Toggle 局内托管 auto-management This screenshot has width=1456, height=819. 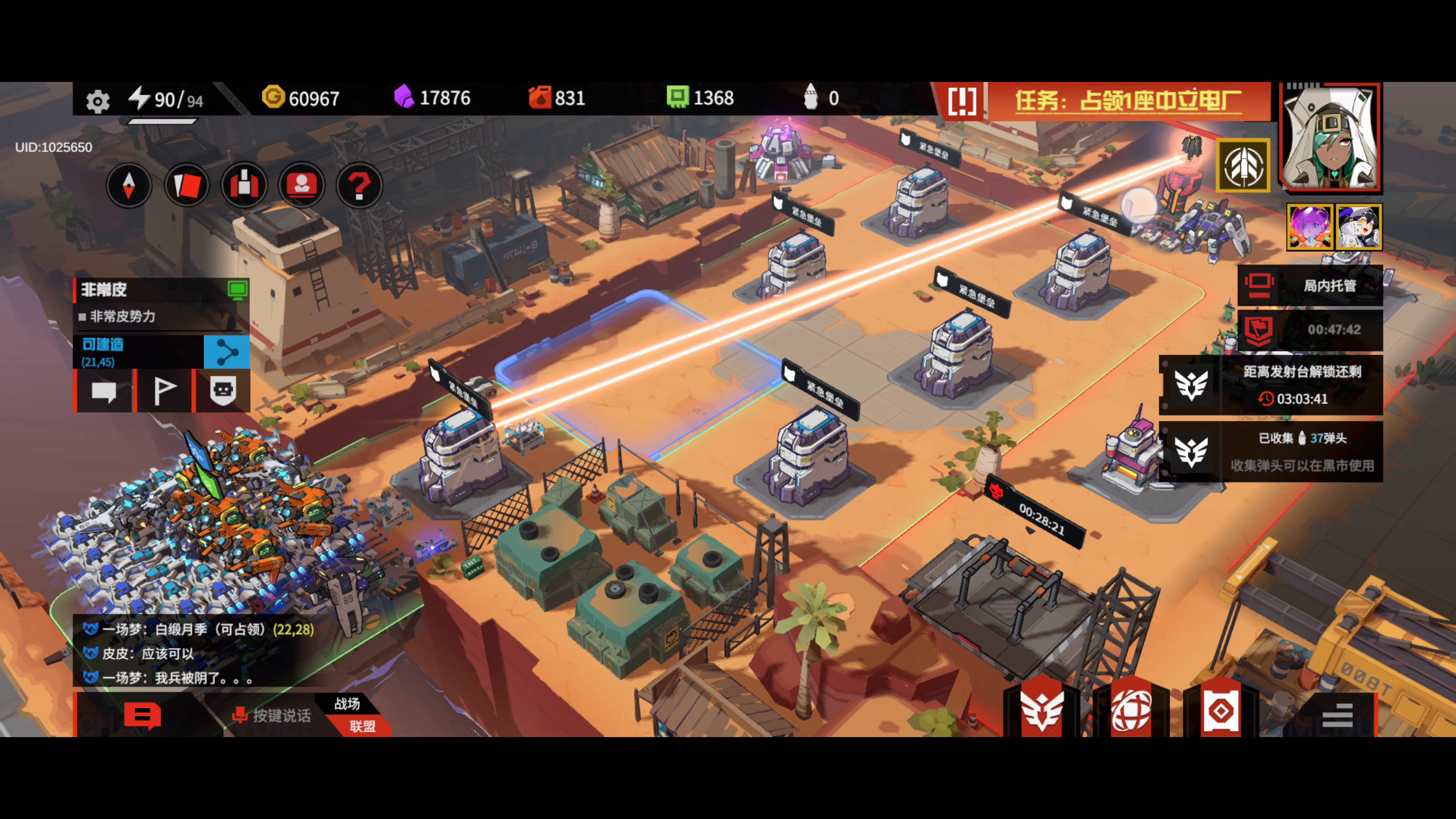click(x=1310, y=286)
